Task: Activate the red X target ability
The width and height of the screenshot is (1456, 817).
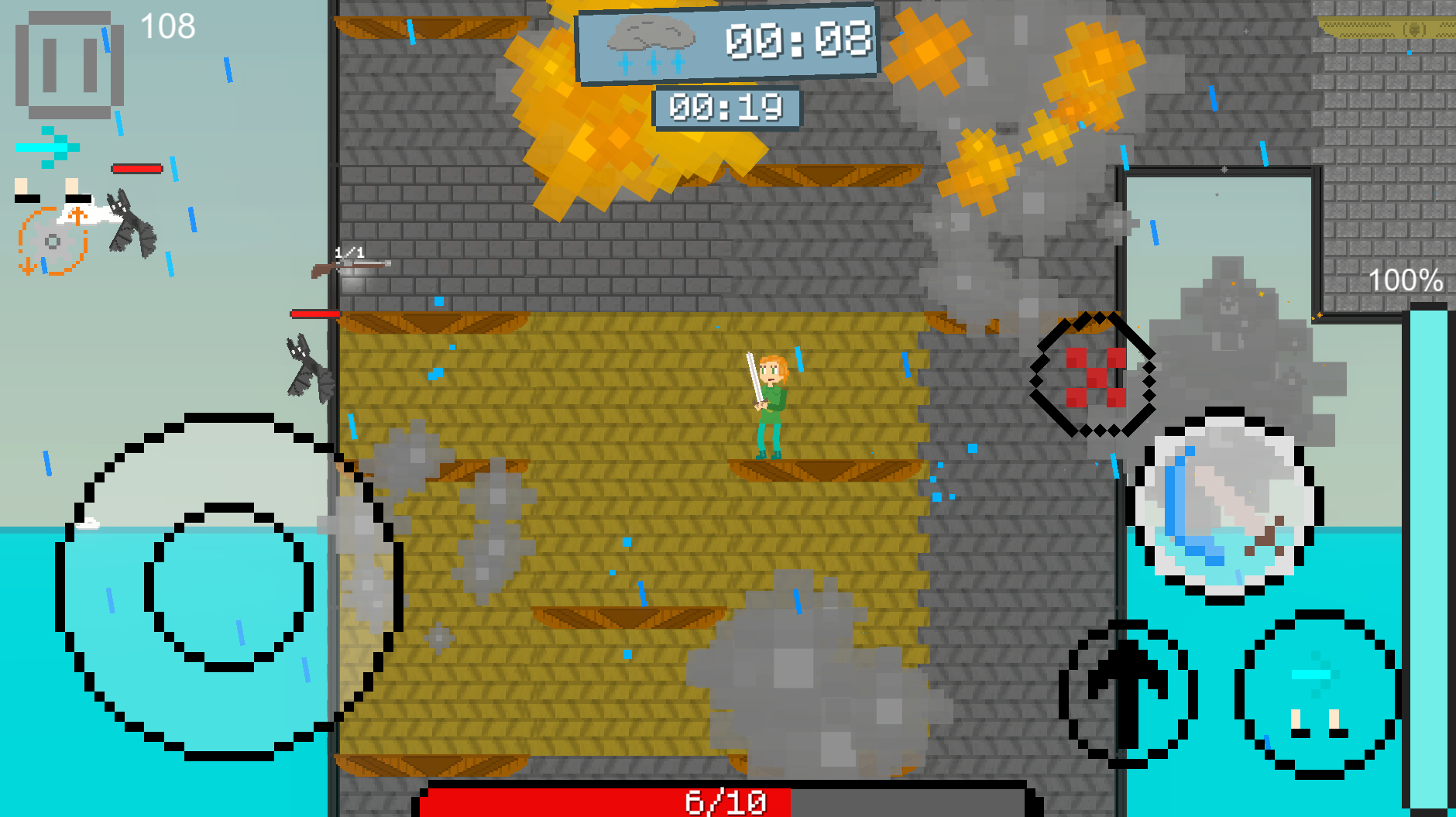Action: (x=1096, y=377)
